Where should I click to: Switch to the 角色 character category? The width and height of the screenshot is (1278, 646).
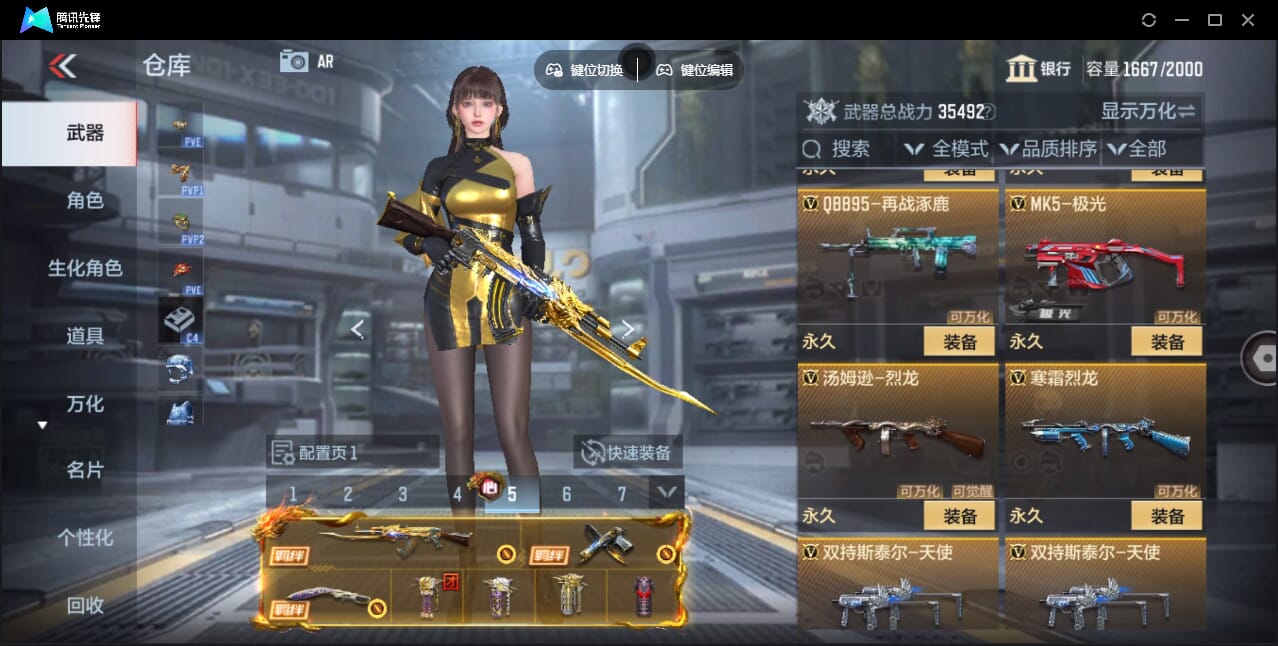pos(85,200)
